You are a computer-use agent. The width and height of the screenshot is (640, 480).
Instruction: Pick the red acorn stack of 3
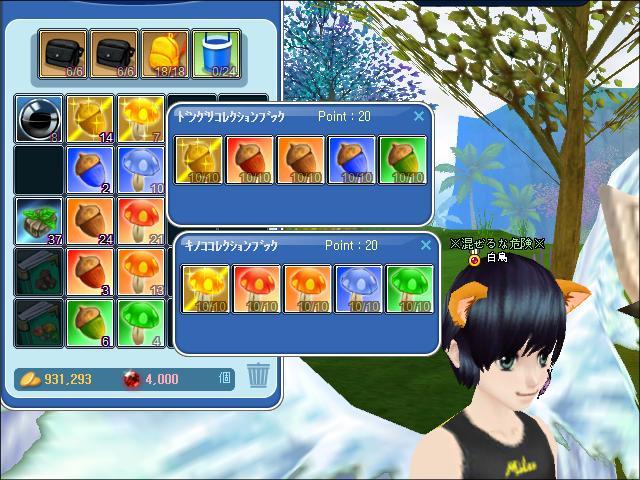click(x=90, y=272)
